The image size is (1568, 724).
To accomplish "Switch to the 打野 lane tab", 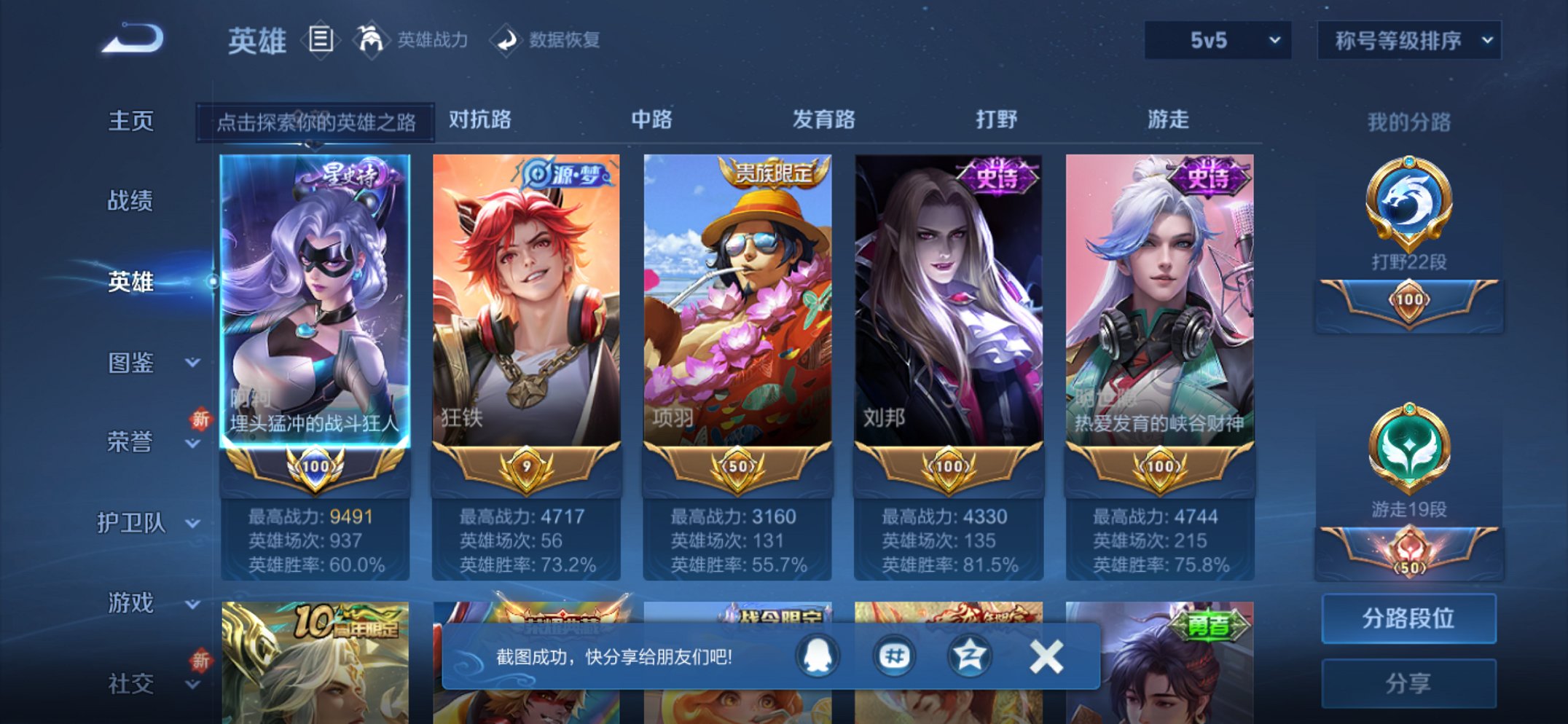I will pos(997,119).
